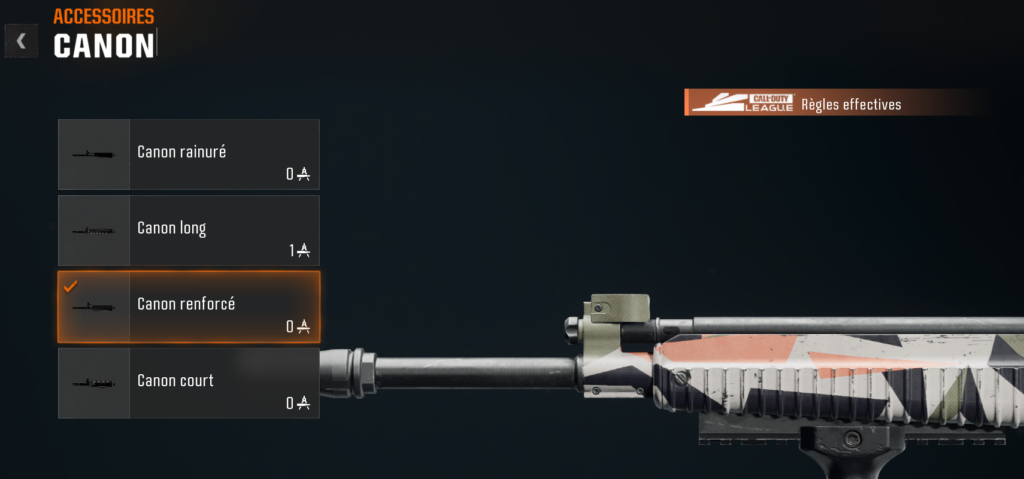1024x479 pixels.
Task: Choose the Canon long barrel
Action: (x=189, y=230)
